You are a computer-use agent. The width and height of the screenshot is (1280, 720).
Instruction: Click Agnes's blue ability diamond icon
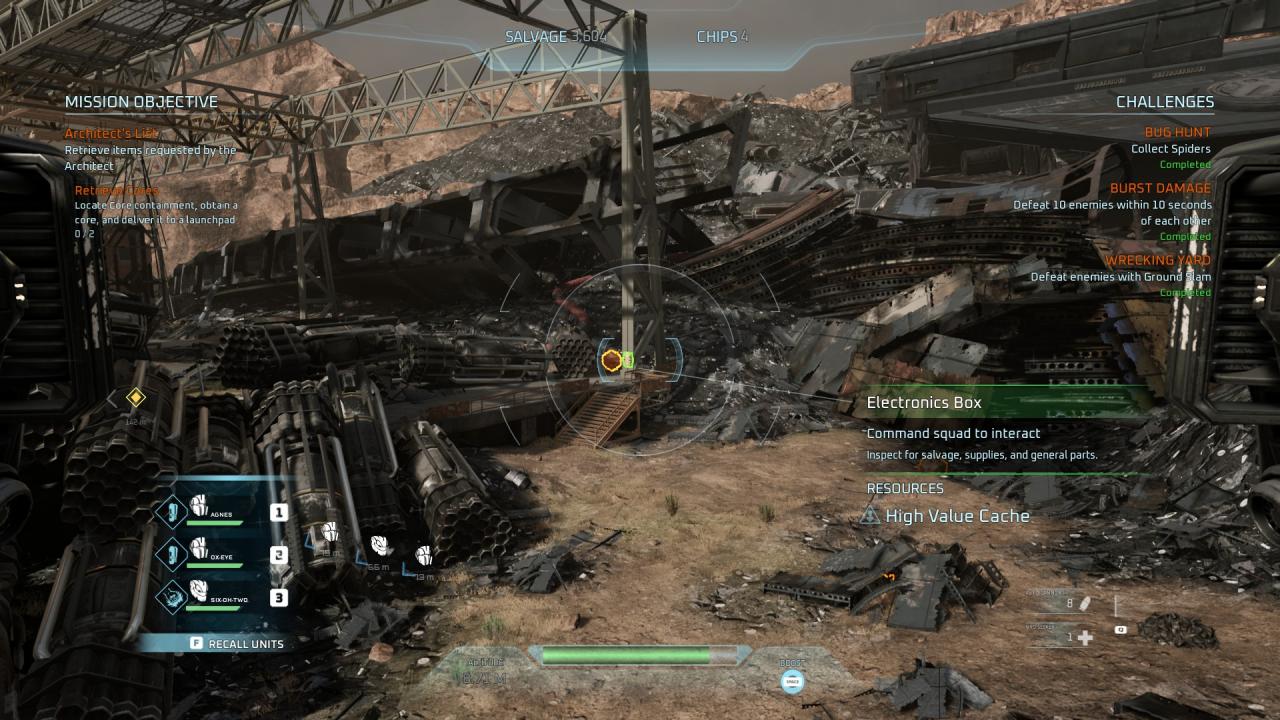[x=173, y=511]
